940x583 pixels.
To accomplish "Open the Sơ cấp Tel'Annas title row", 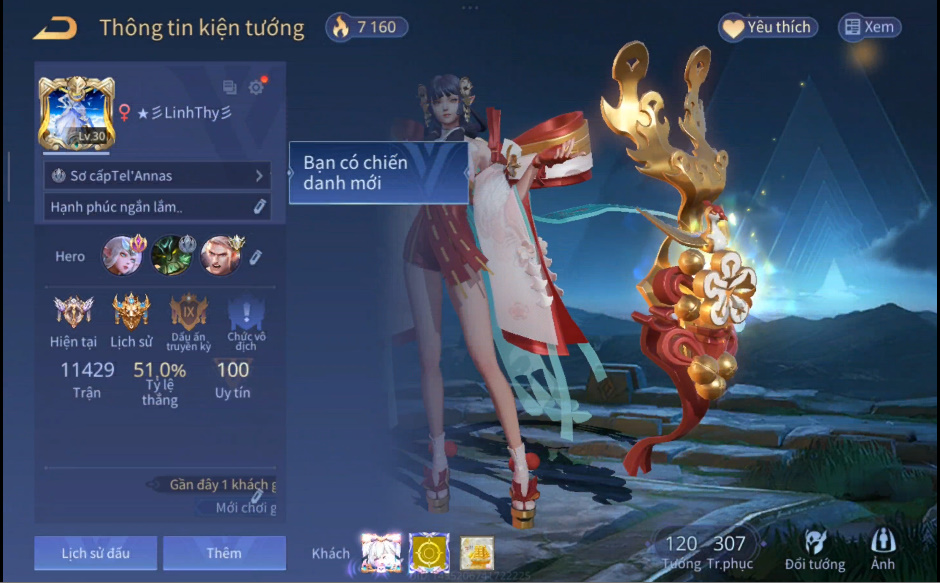I will pos(157,176).
